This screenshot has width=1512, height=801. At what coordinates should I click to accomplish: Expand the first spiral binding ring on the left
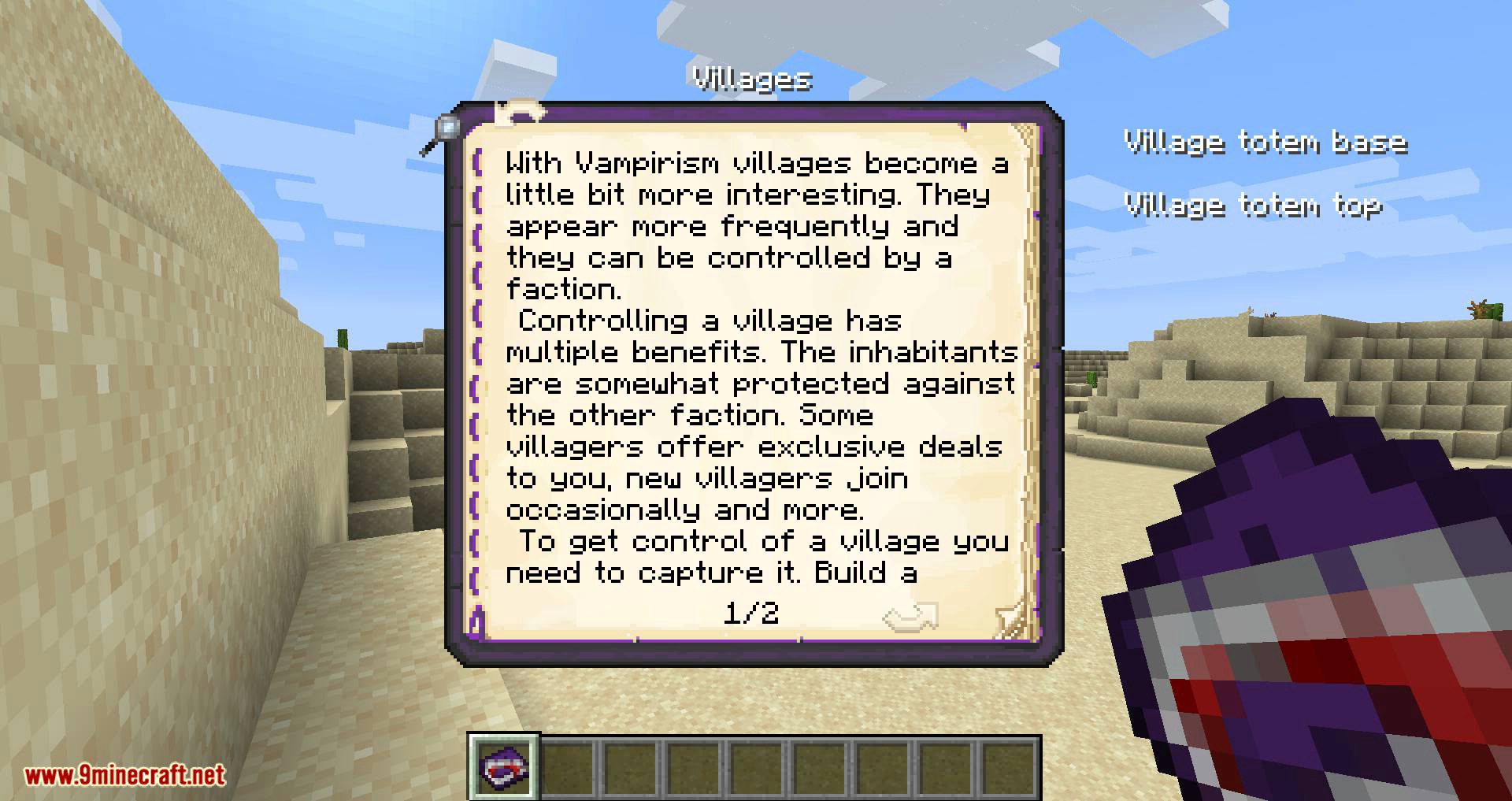[476, 161]
